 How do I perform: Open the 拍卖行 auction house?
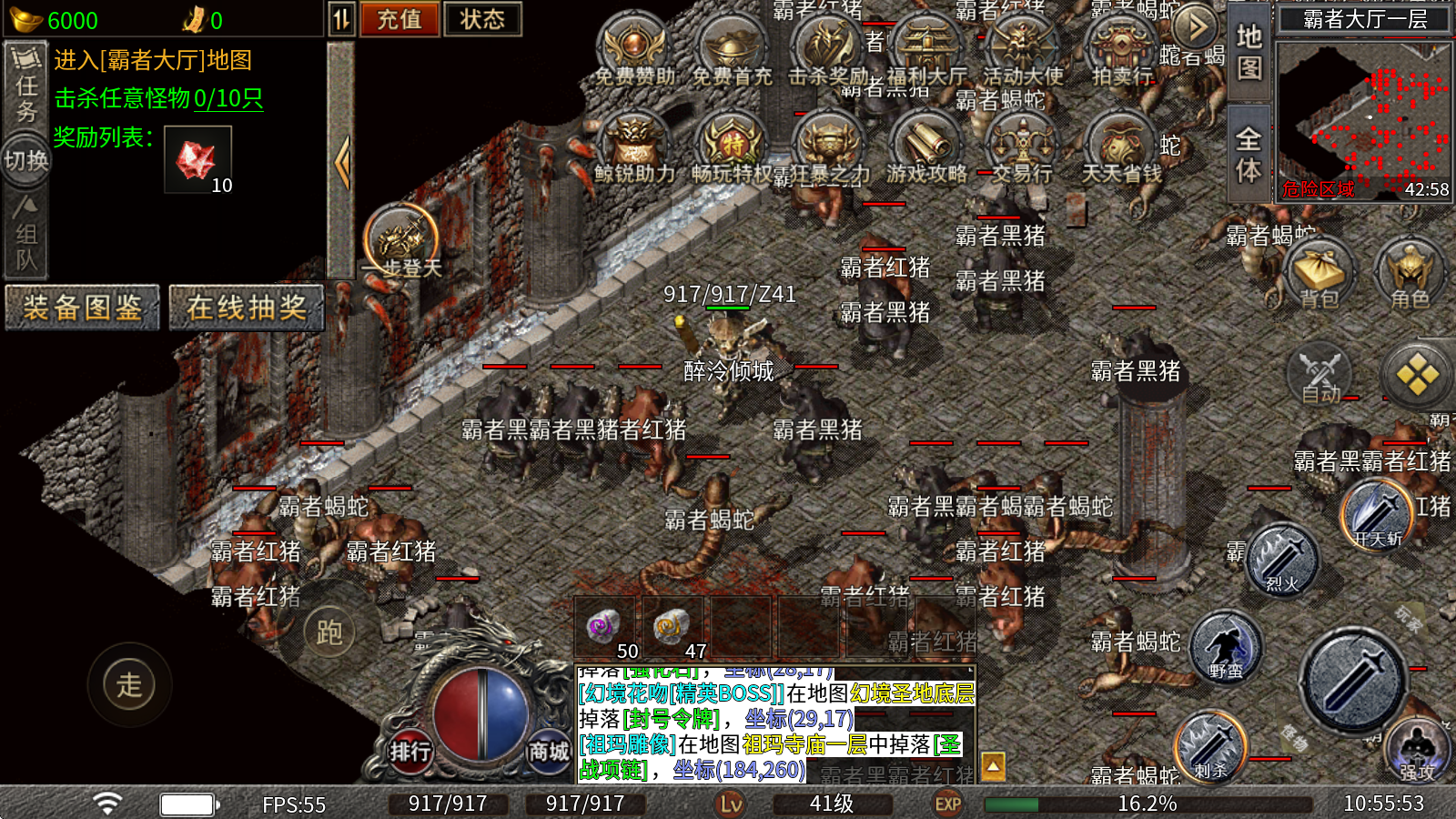click(1121, 50)
